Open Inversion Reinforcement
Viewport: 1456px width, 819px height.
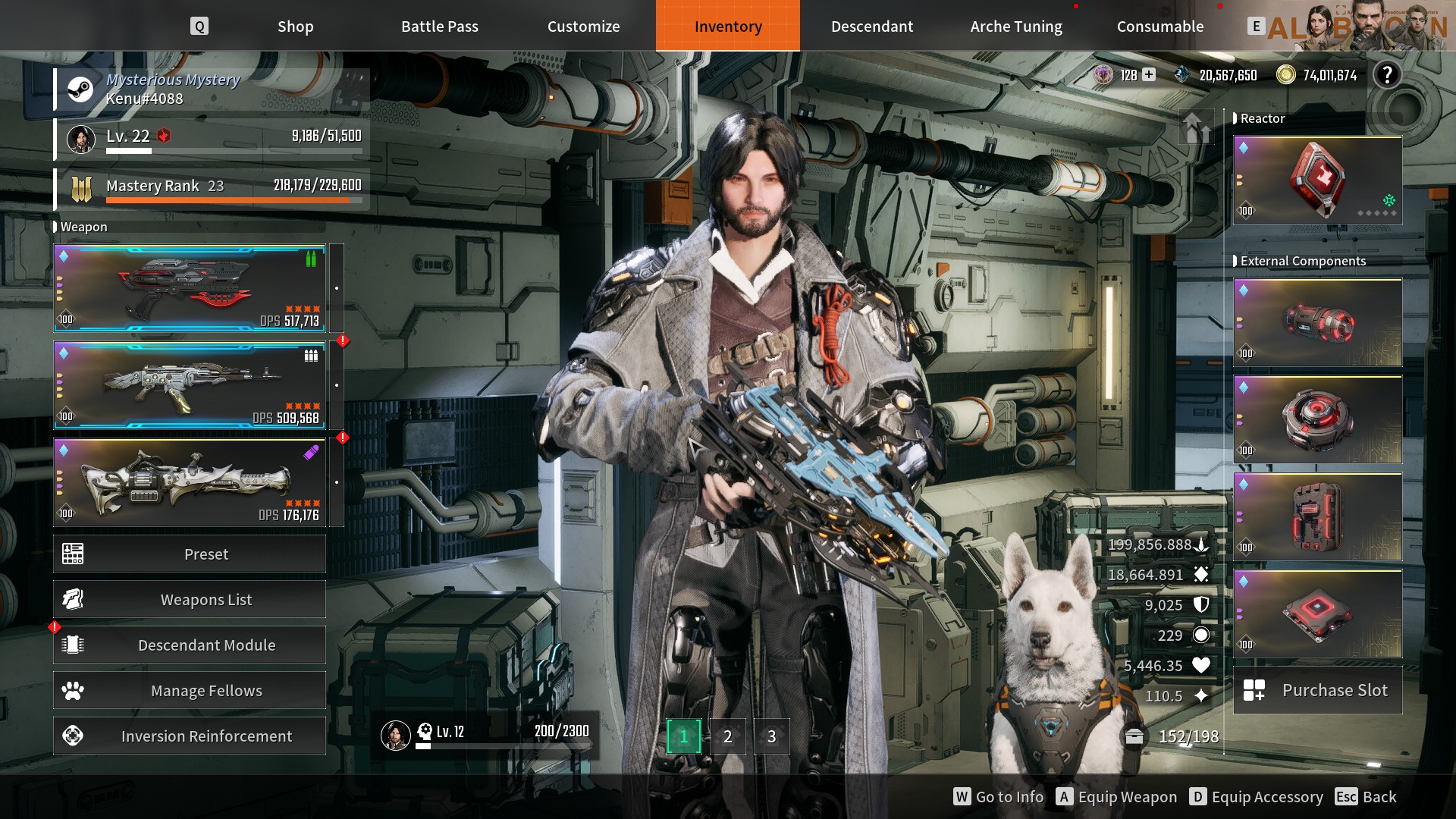pyautogui.click(x=190, y=736)
